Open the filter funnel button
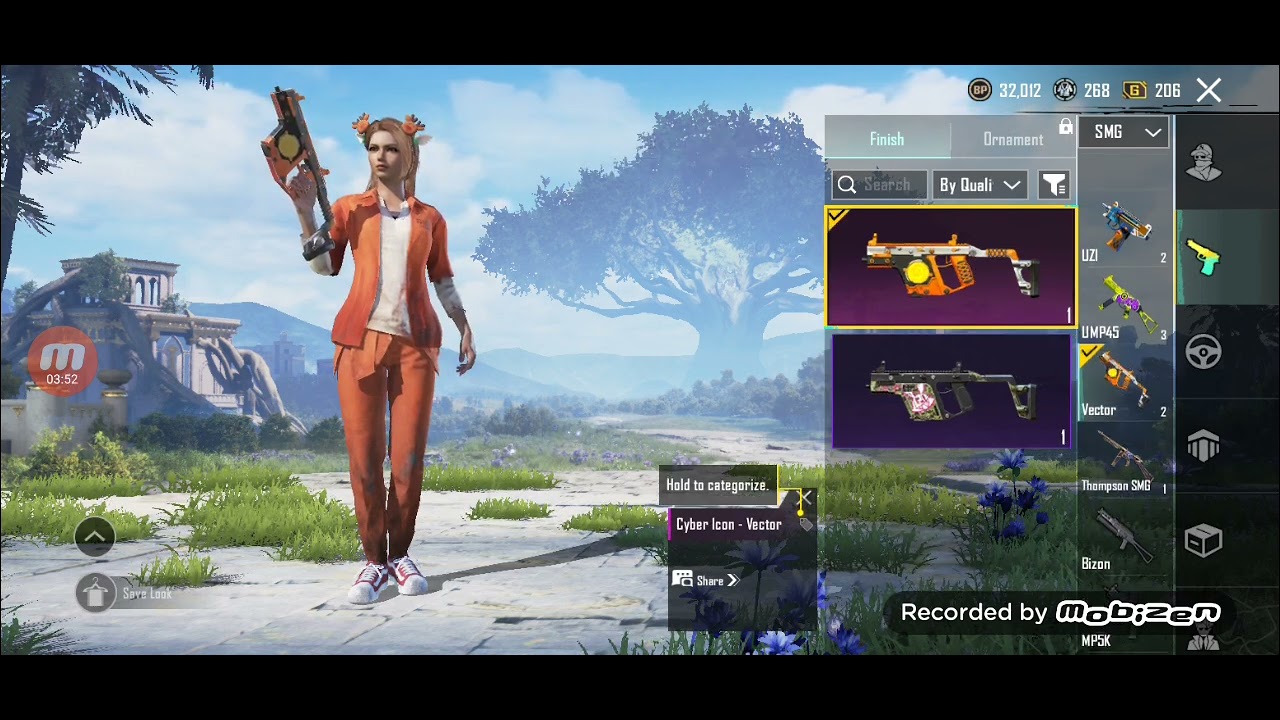This screenshot has height=720, width=1280. click(x=1053, y=185)
